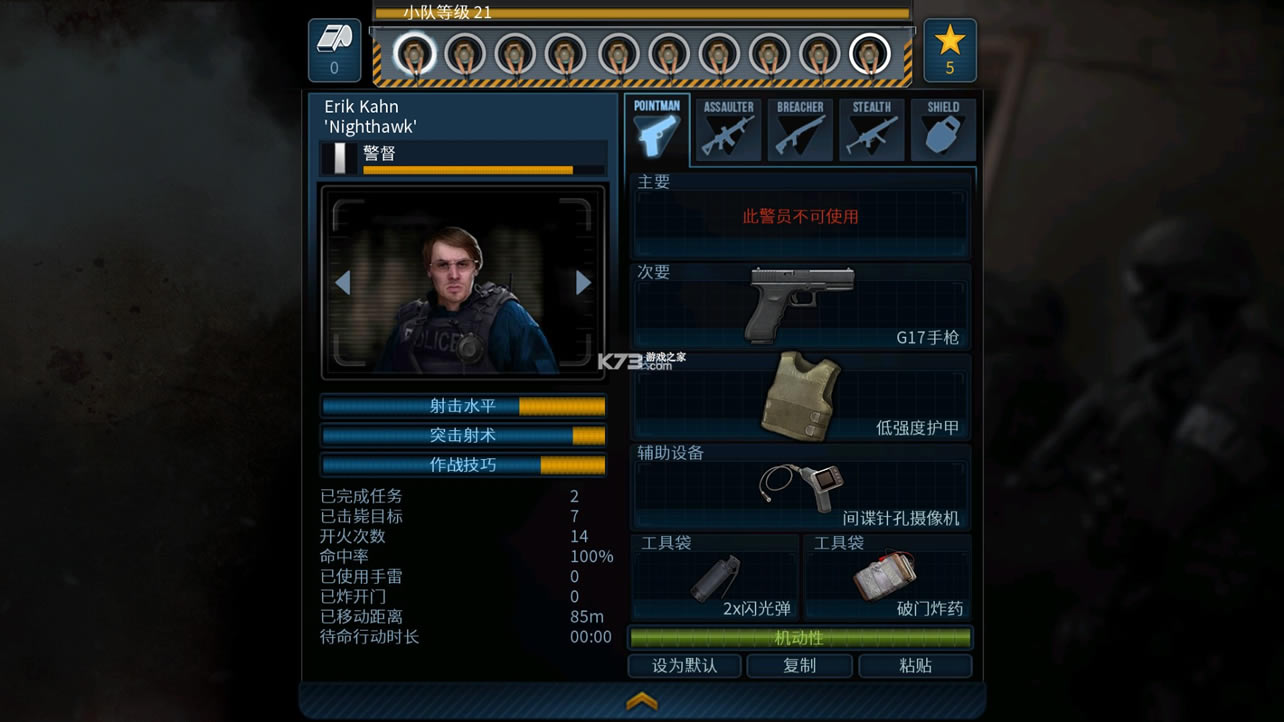Switch to the Assaulter class tab

[x=728, y=130]
